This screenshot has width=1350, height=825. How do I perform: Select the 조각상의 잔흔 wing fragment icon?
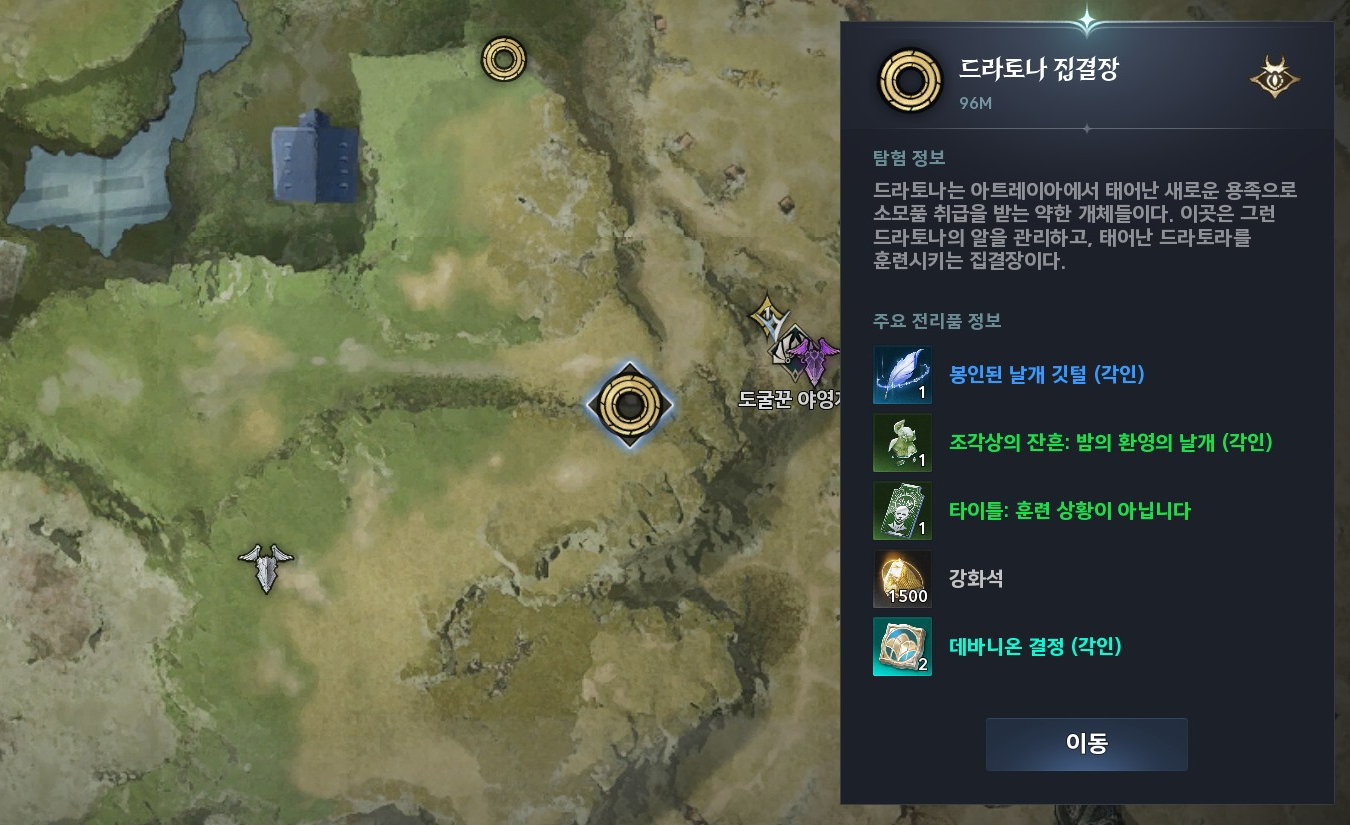coord(903,443)
